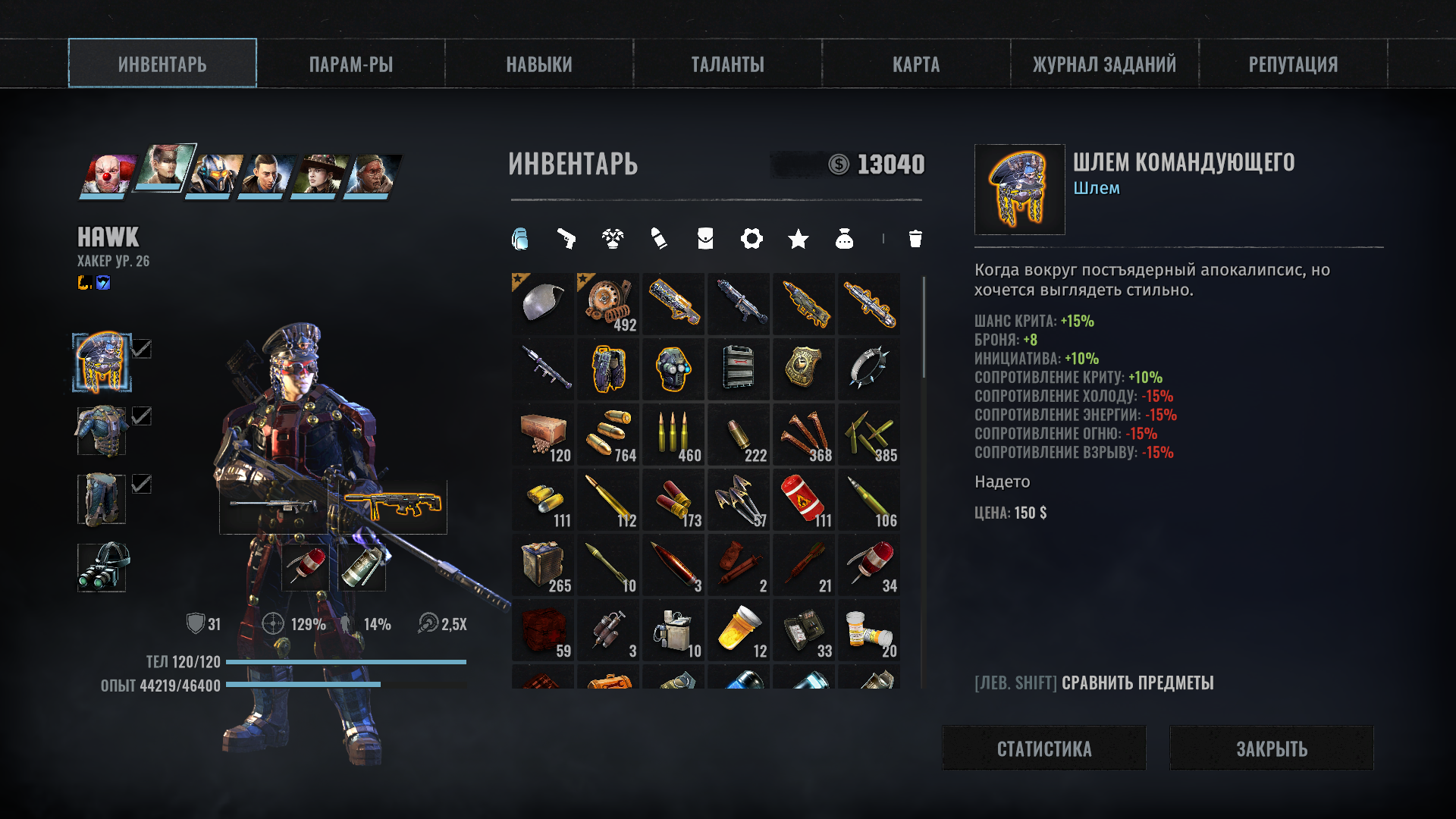
Task: Select the spiked collar item
Action: tap(869, 369)
